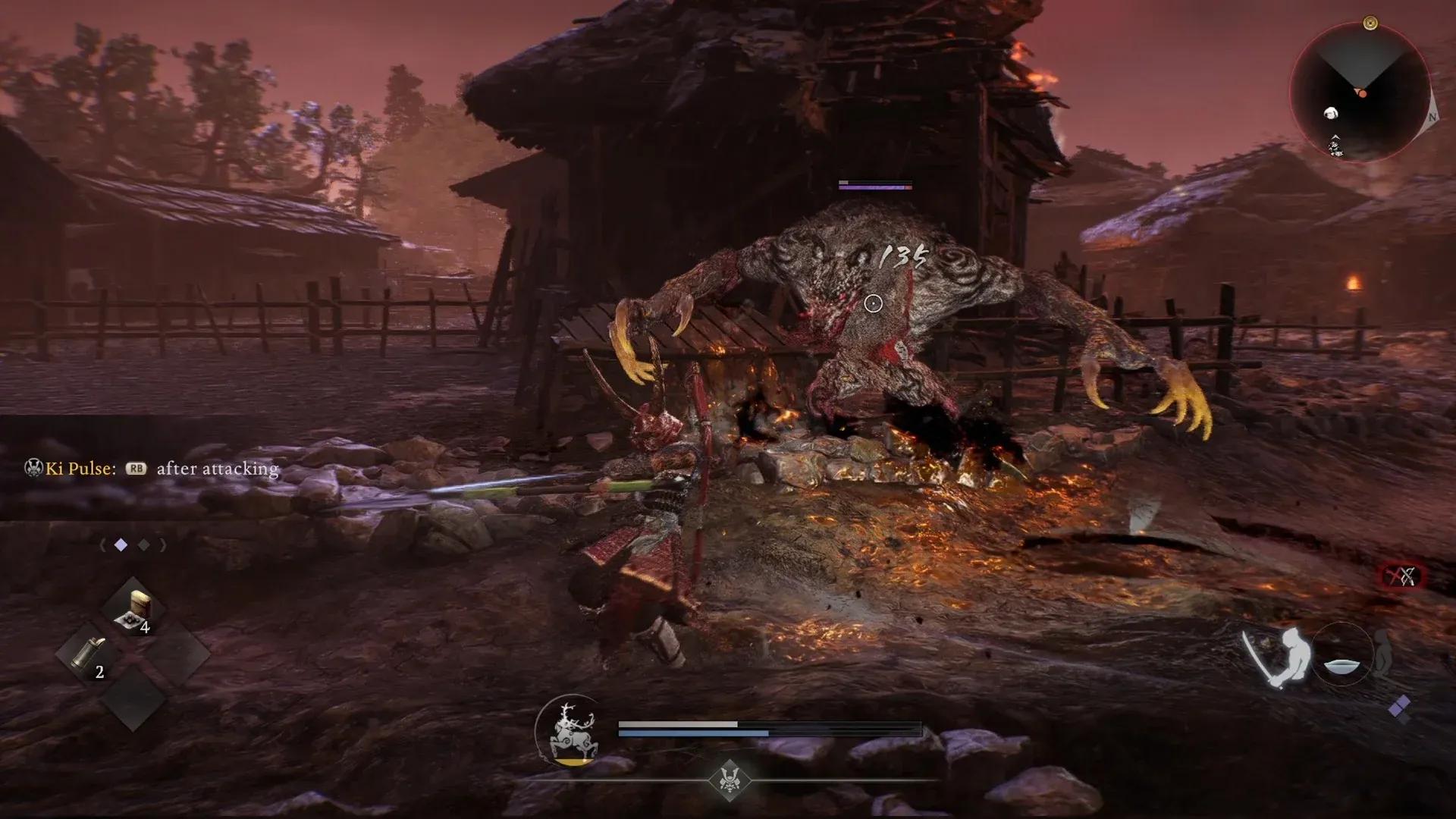Switch to the greyed-out ninja style icon
1456x819 pixels.
click(x=1383, y=654)
